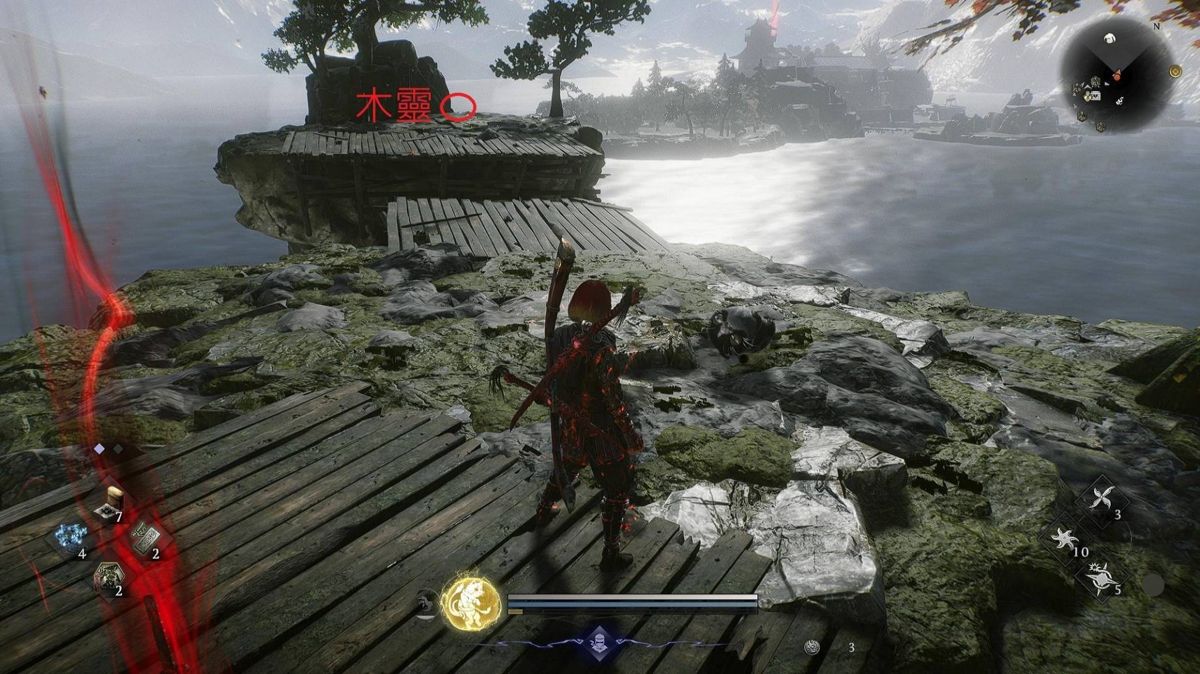This screenshot has width=1200, height=674.
Task: Open the circular minimap
Action: point(1116,74)
